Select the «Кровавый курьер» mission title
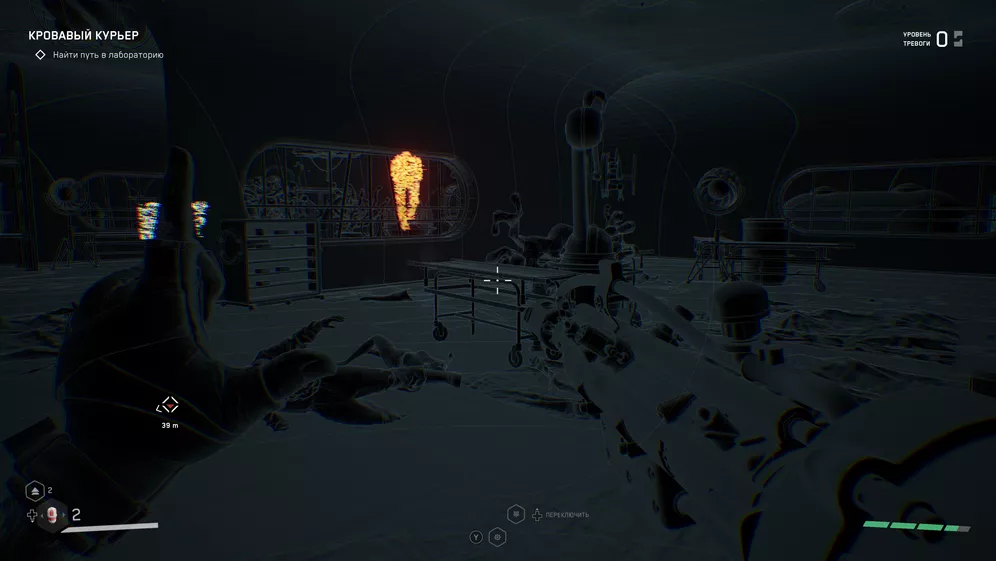Viewport: 996px width, 561px height. (83, 36)
